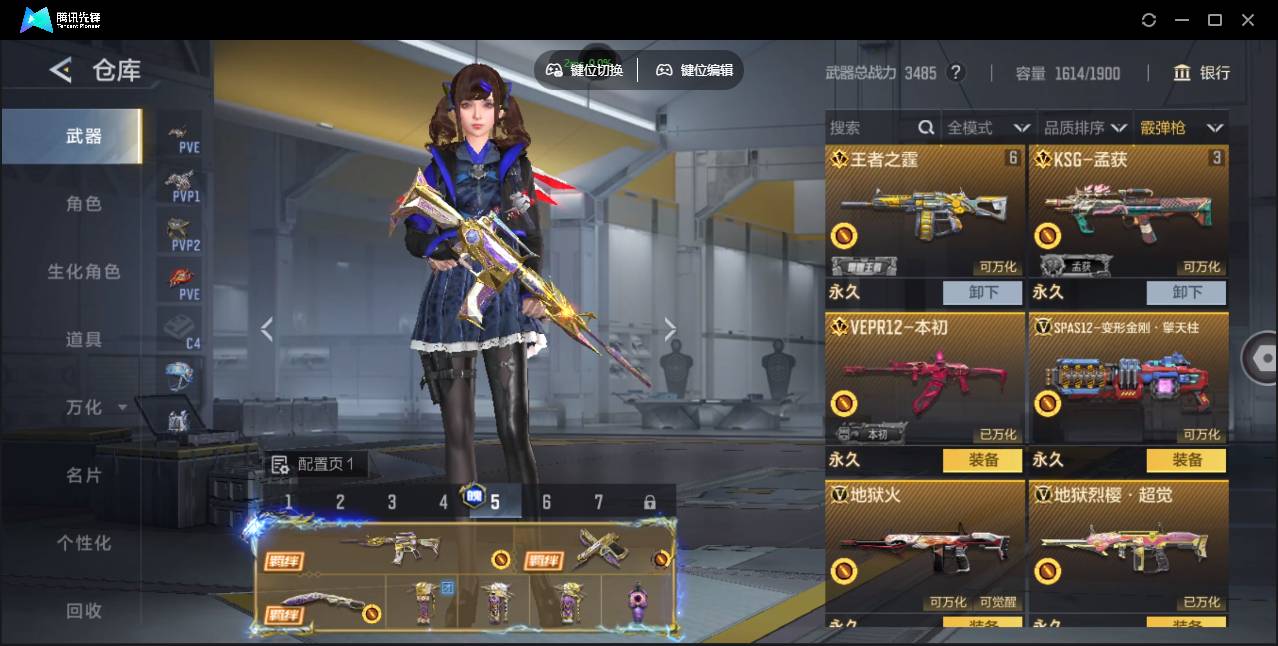1278x646 pixels.
Task: Open the 霰弹枪 weapon type dropdown
Action: [1181, 128]
